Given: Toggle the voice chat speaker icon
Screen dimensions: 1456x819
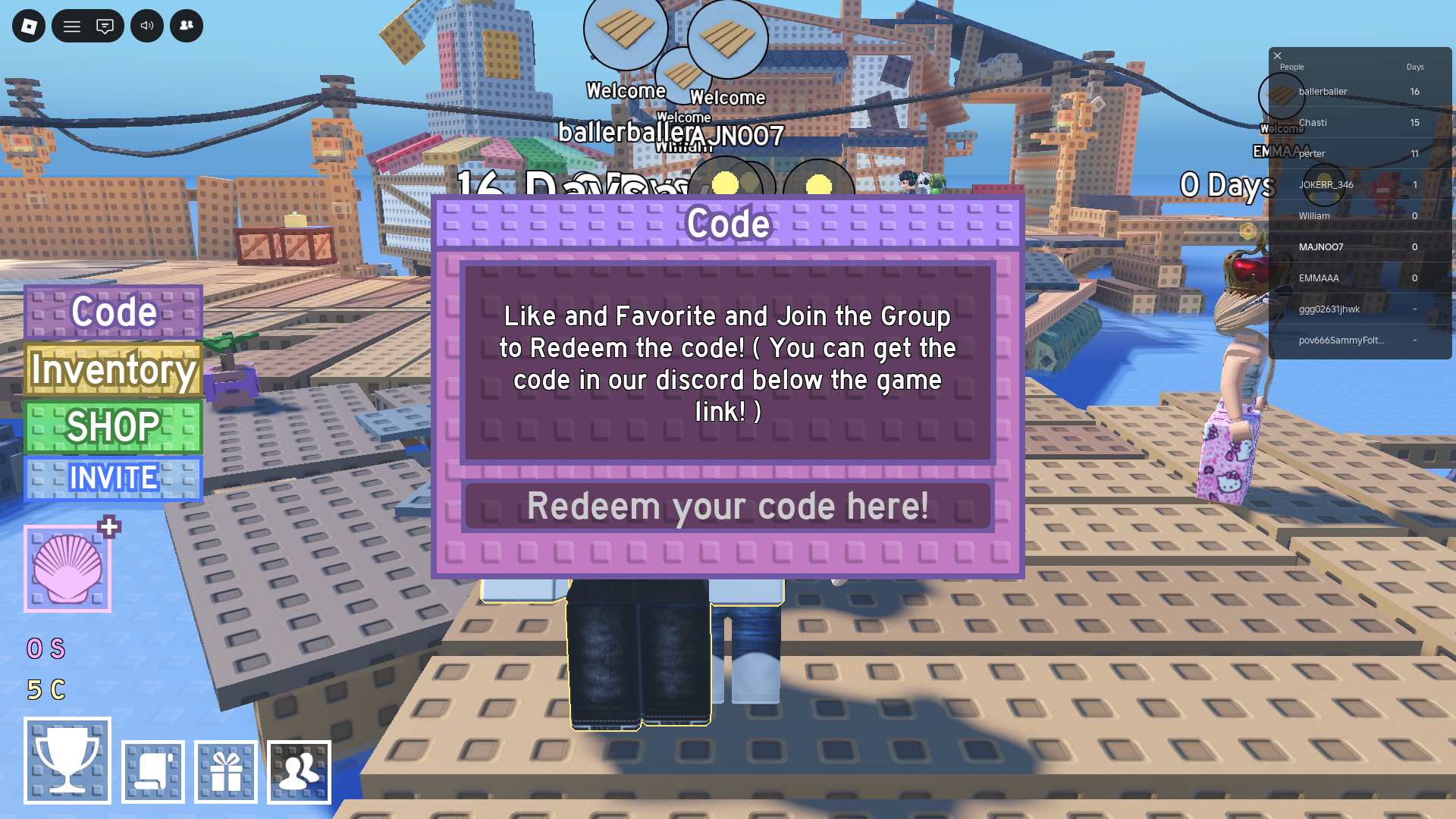Looking at the screenshot, I should [x=147, y=25].
